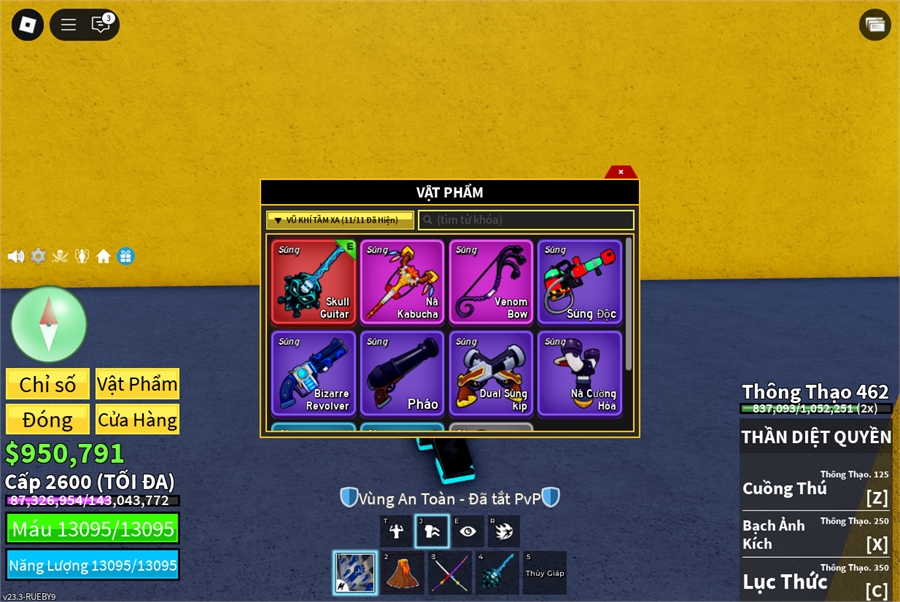Select the Venom Bow item
Viewport: 900px width, 602px height.
click(x=491, y=282)
